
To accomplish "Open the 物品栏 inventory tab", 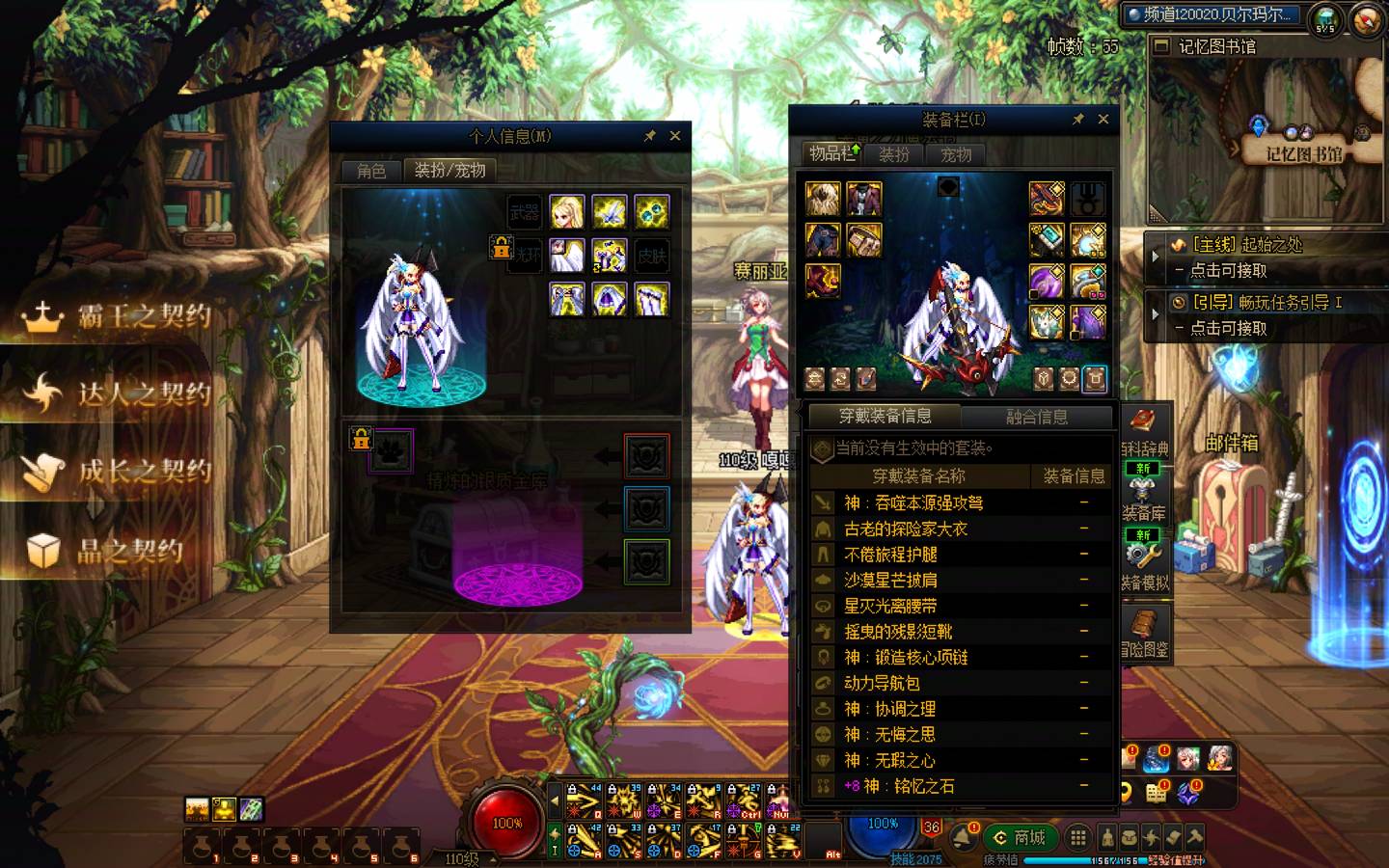I will pyautogui.click(x=831, y=153).
